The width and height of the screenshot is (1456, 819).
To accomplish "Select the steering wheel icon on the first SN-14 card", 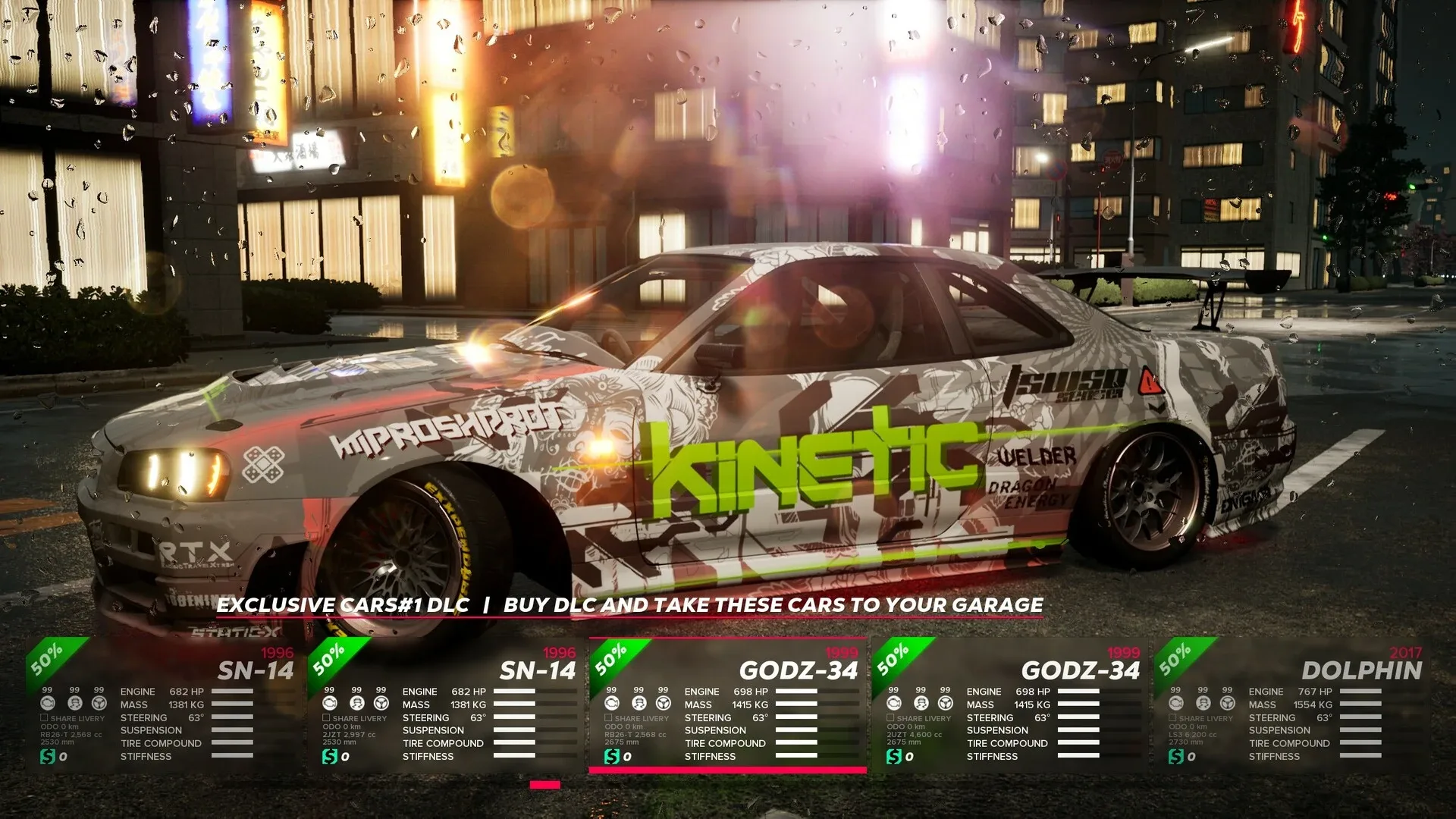I will point(99,703).
